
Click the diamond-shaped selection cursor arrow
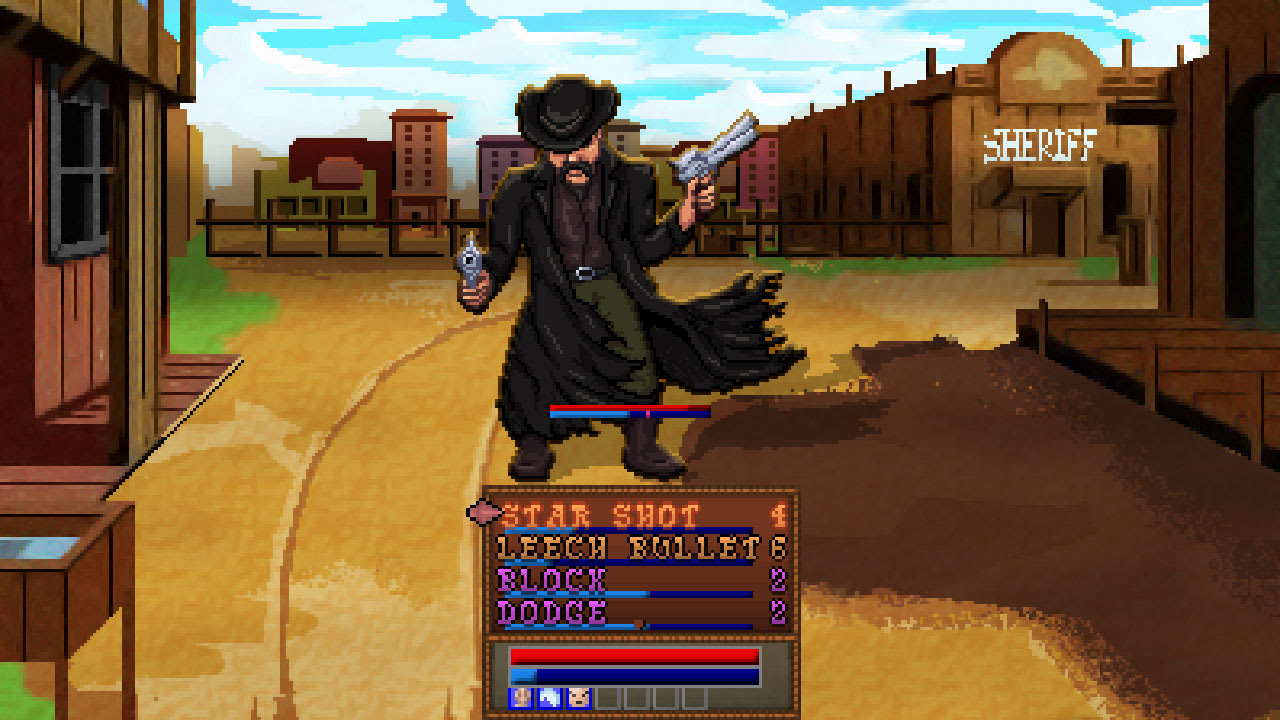(483, 512)
